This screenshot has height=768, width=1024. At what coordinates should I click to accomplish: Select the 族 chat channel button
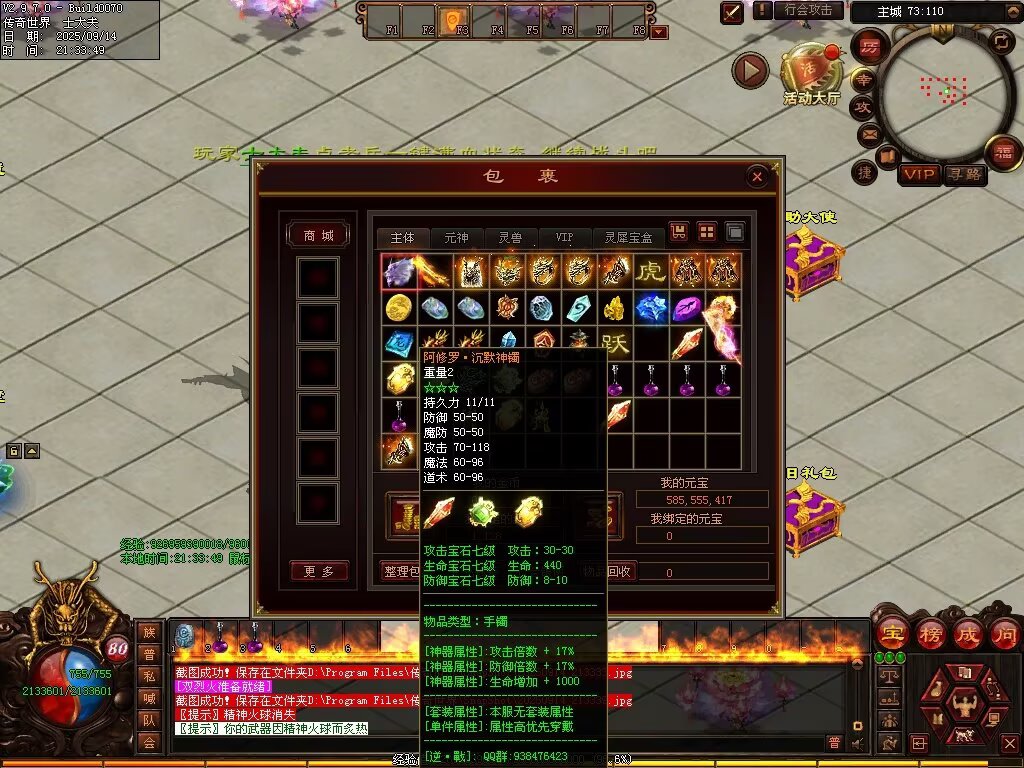point(149,631)
